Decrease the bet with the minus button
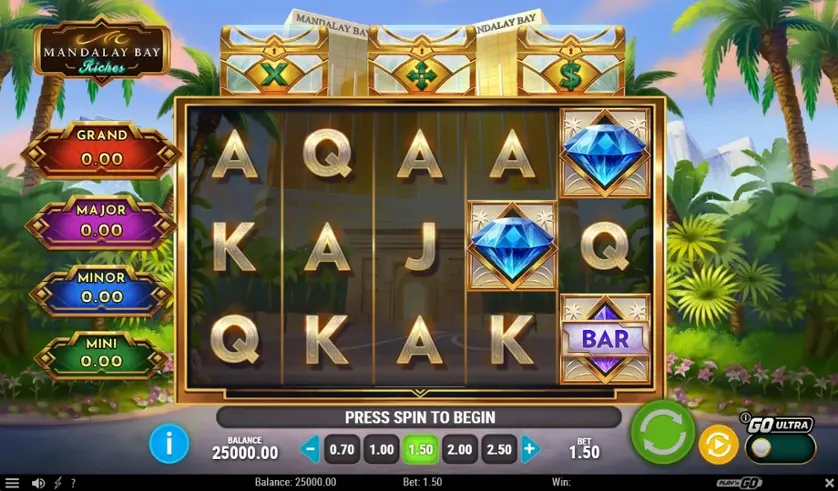The height and width of the screenshot is (491, 838). (x=310, y=449)
